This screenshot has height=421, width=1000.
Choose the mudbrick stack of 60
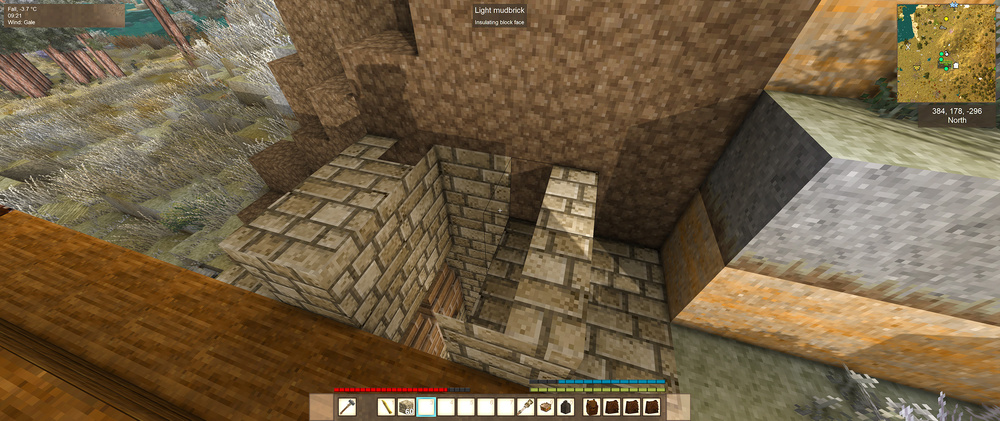pos(406,407)
